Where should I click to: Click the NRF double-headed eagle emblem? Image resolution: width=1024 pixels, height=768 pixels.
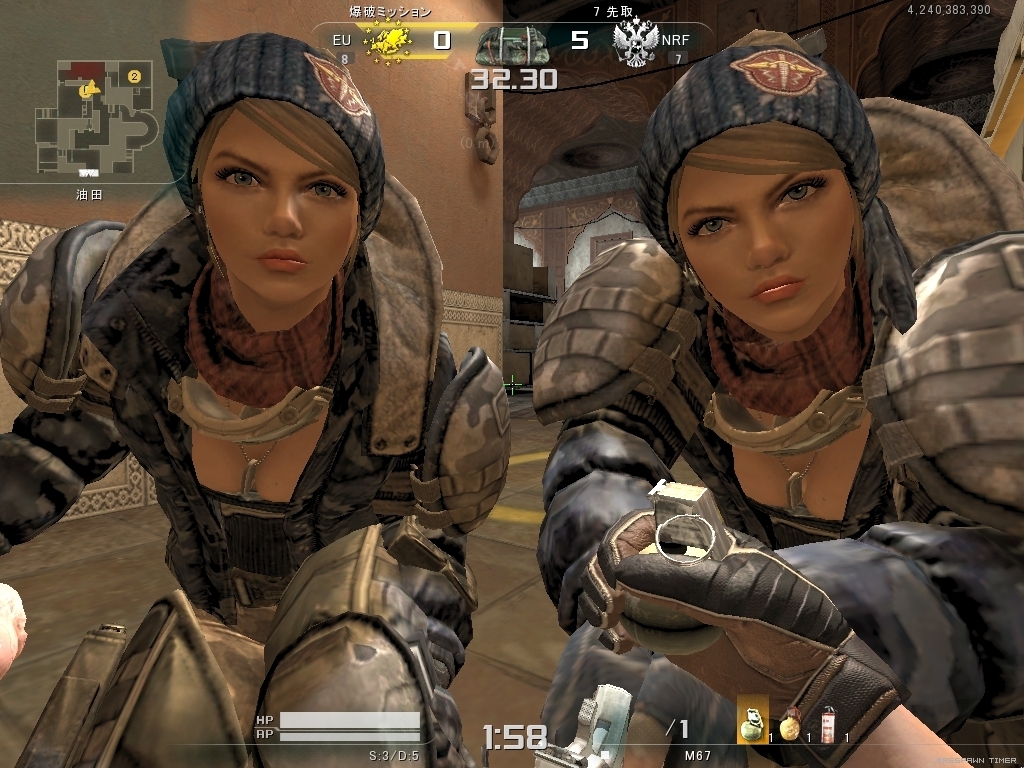(637, 43)
